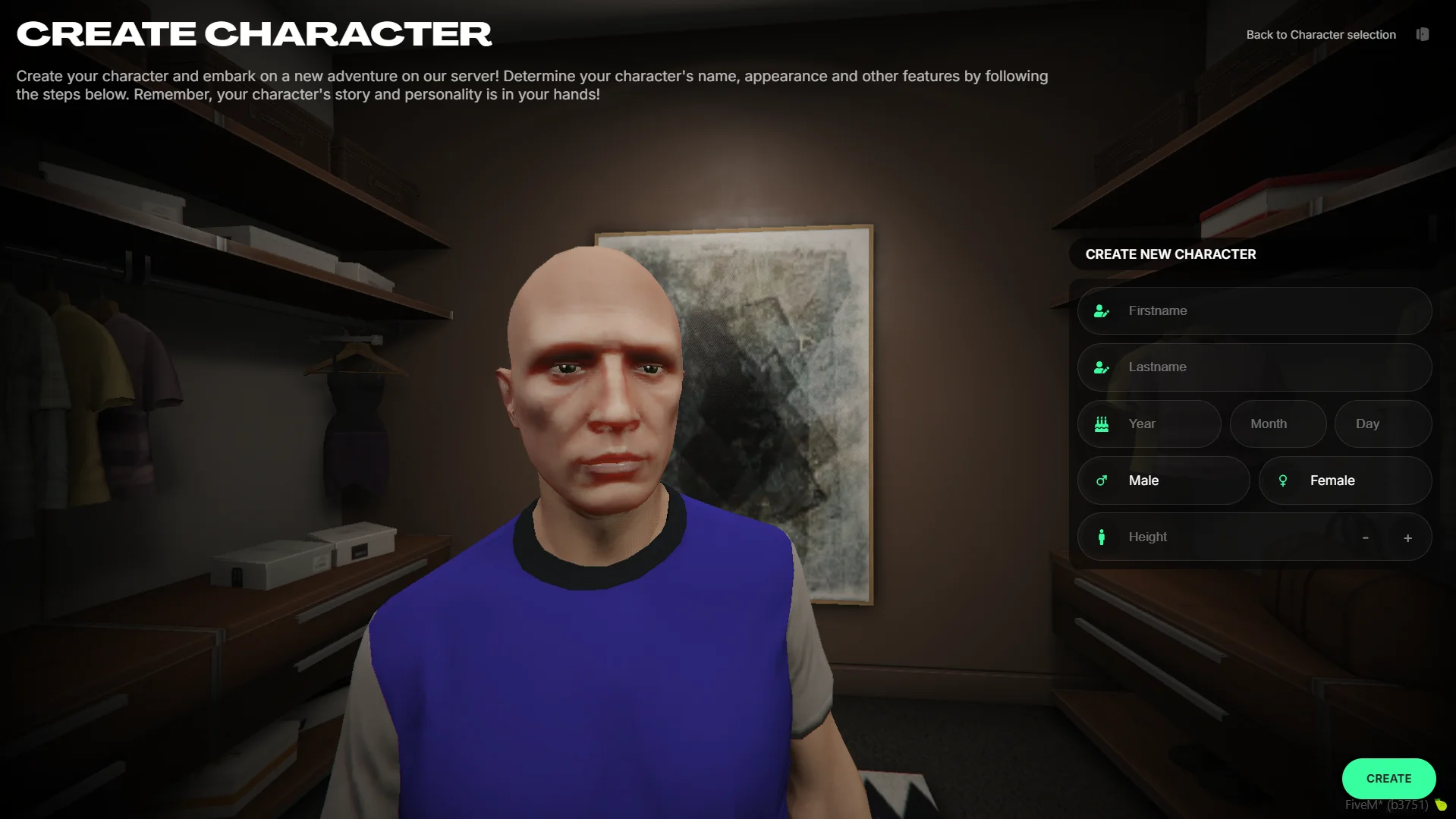Confirm with the green CREATE button
This screenshot has height=819, width=1456.
(x=1388, y=779)
